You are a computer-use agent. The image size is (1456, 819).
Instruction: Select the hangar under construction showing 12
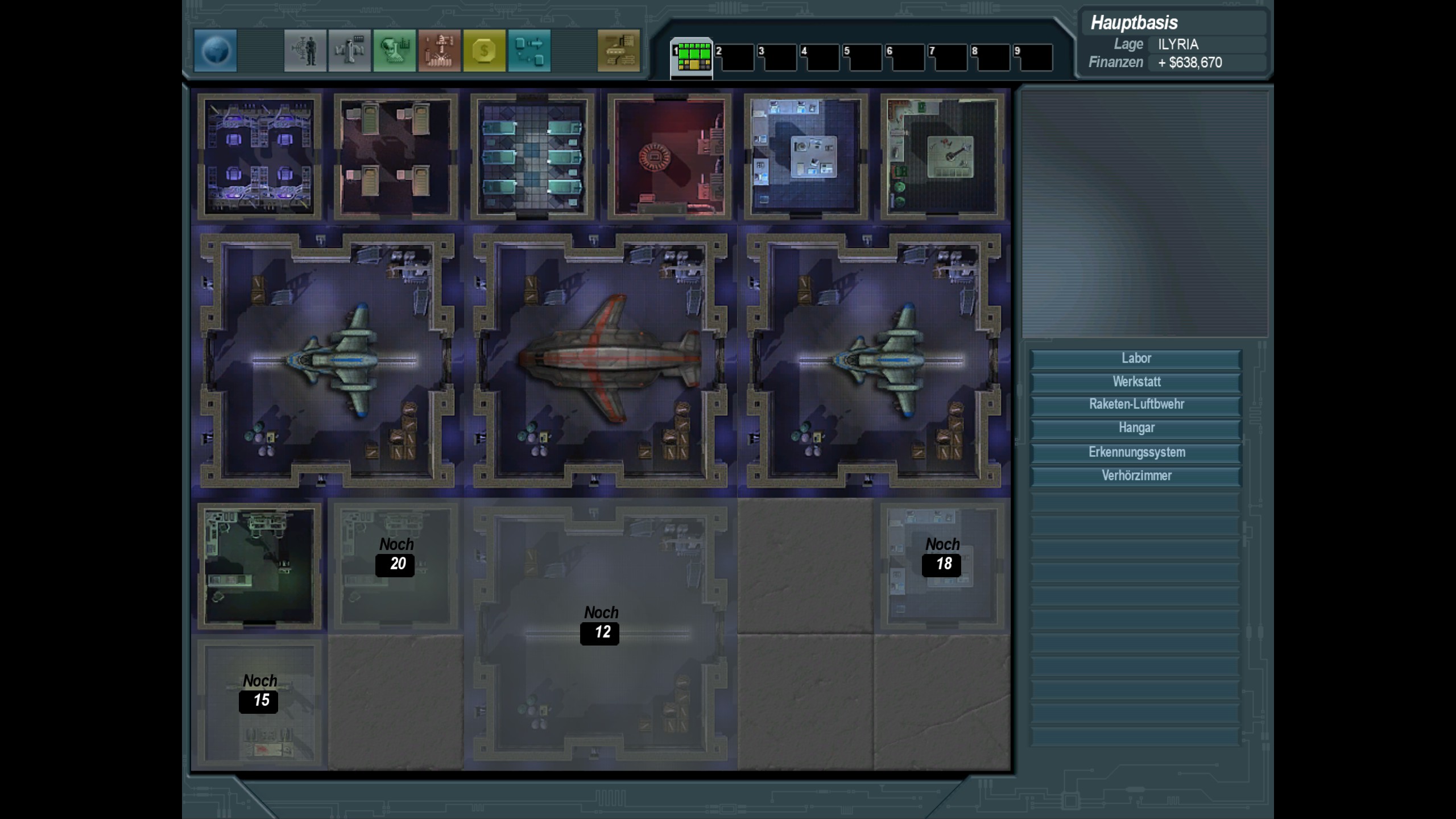click(x=601, y=634)
